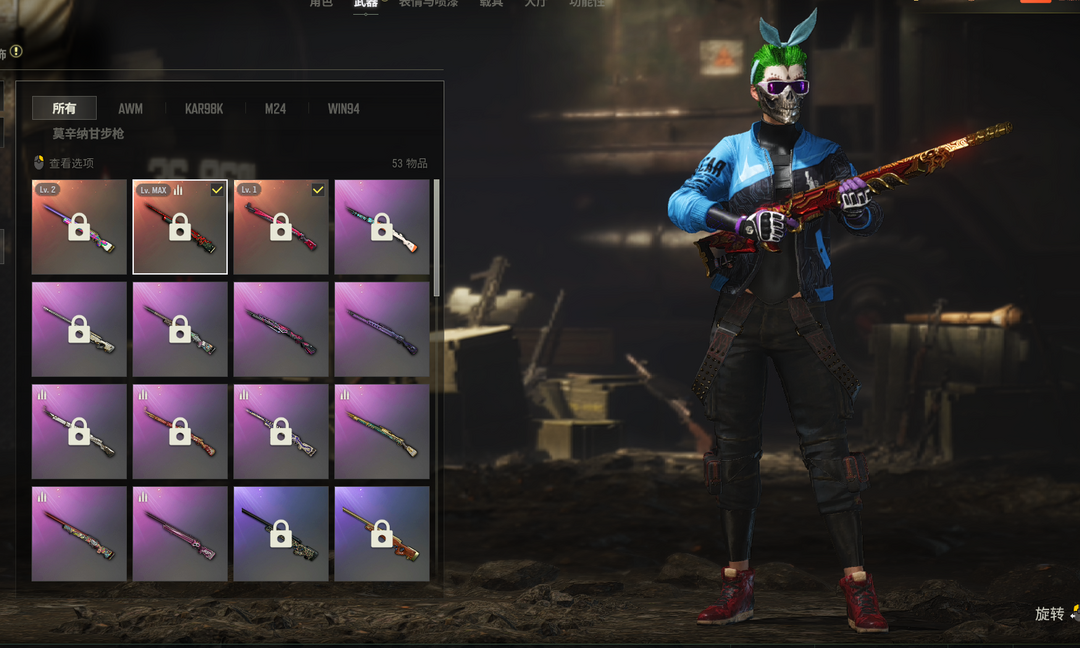Screen dimensions: 1080x648
Task: Choose the WIN94 filter tab
Action: (x=343, y=108)
